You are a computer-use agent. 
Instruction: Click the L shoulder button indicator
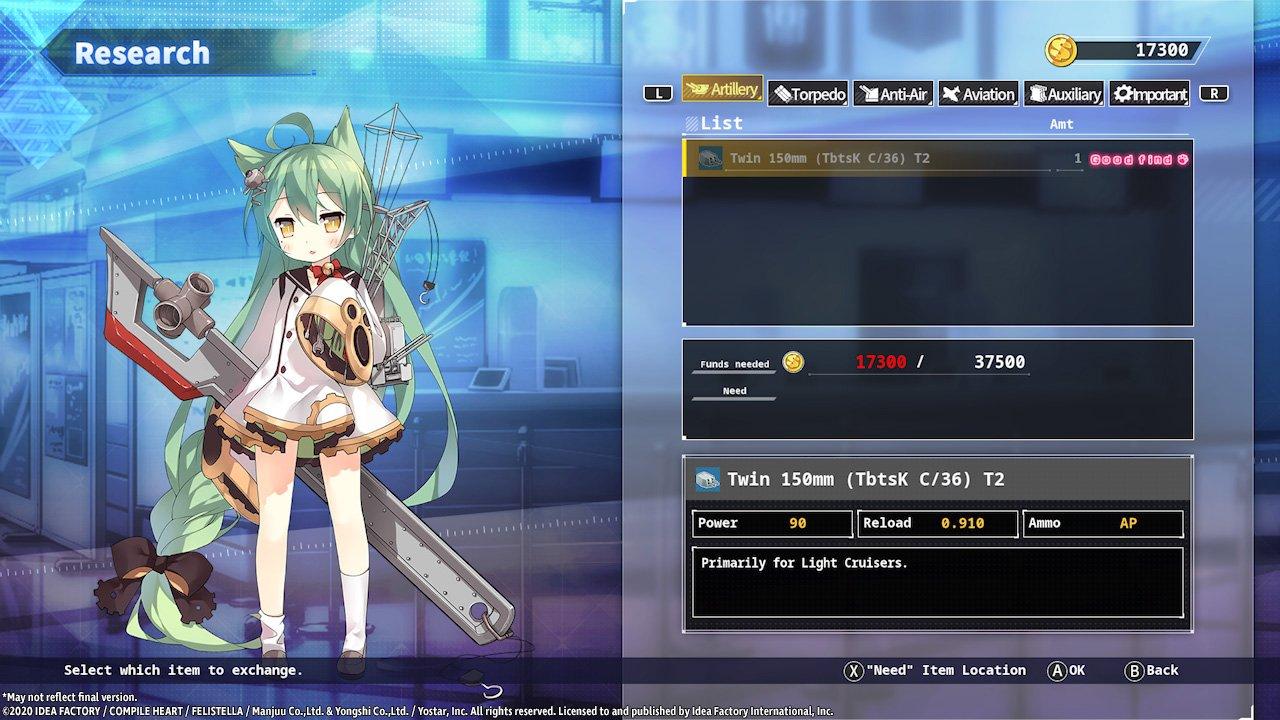coord(658,93)
